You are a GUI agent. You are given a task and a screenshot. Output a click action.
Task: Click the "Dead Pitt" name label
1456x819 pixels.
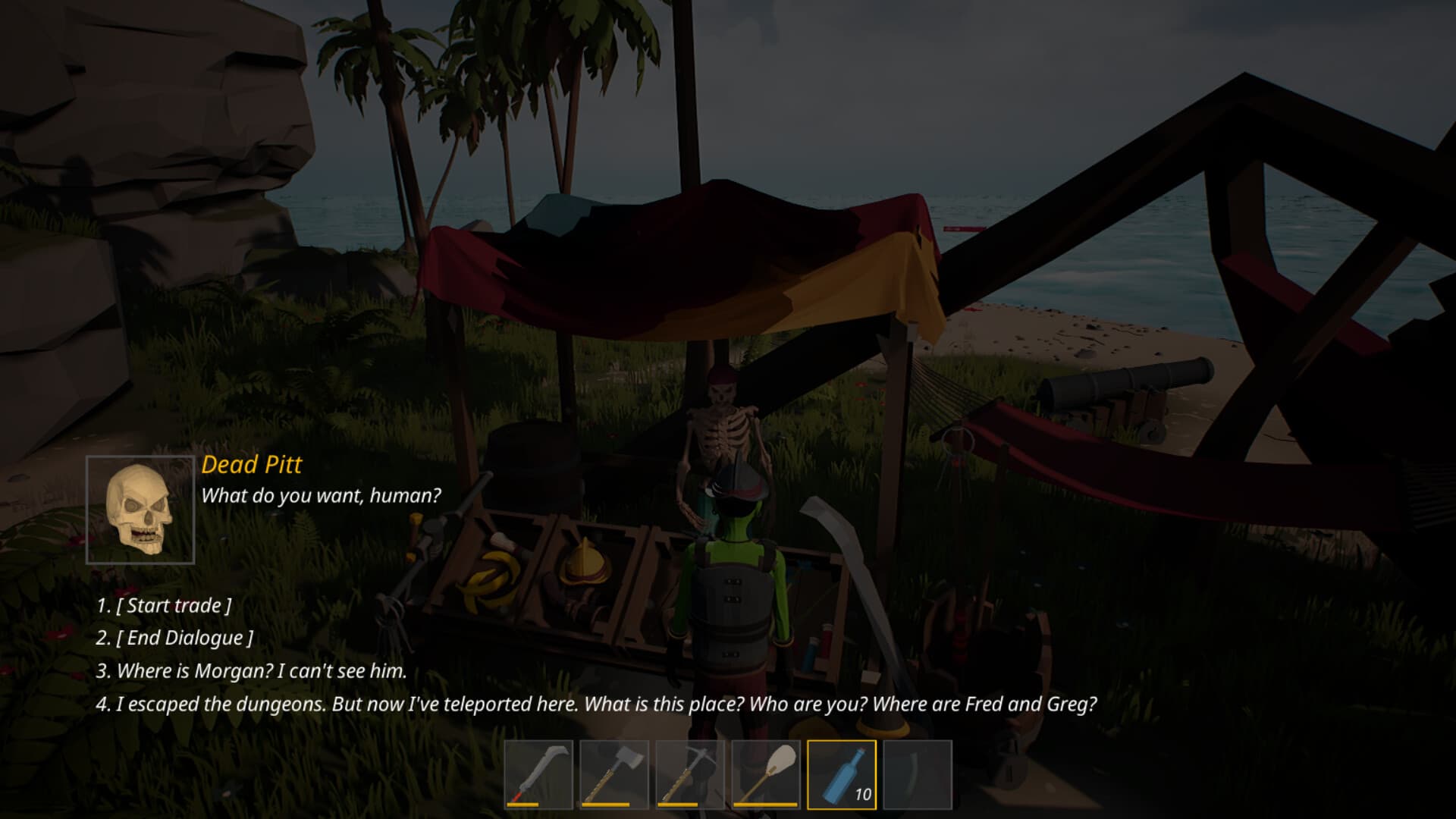pos(250,465)
